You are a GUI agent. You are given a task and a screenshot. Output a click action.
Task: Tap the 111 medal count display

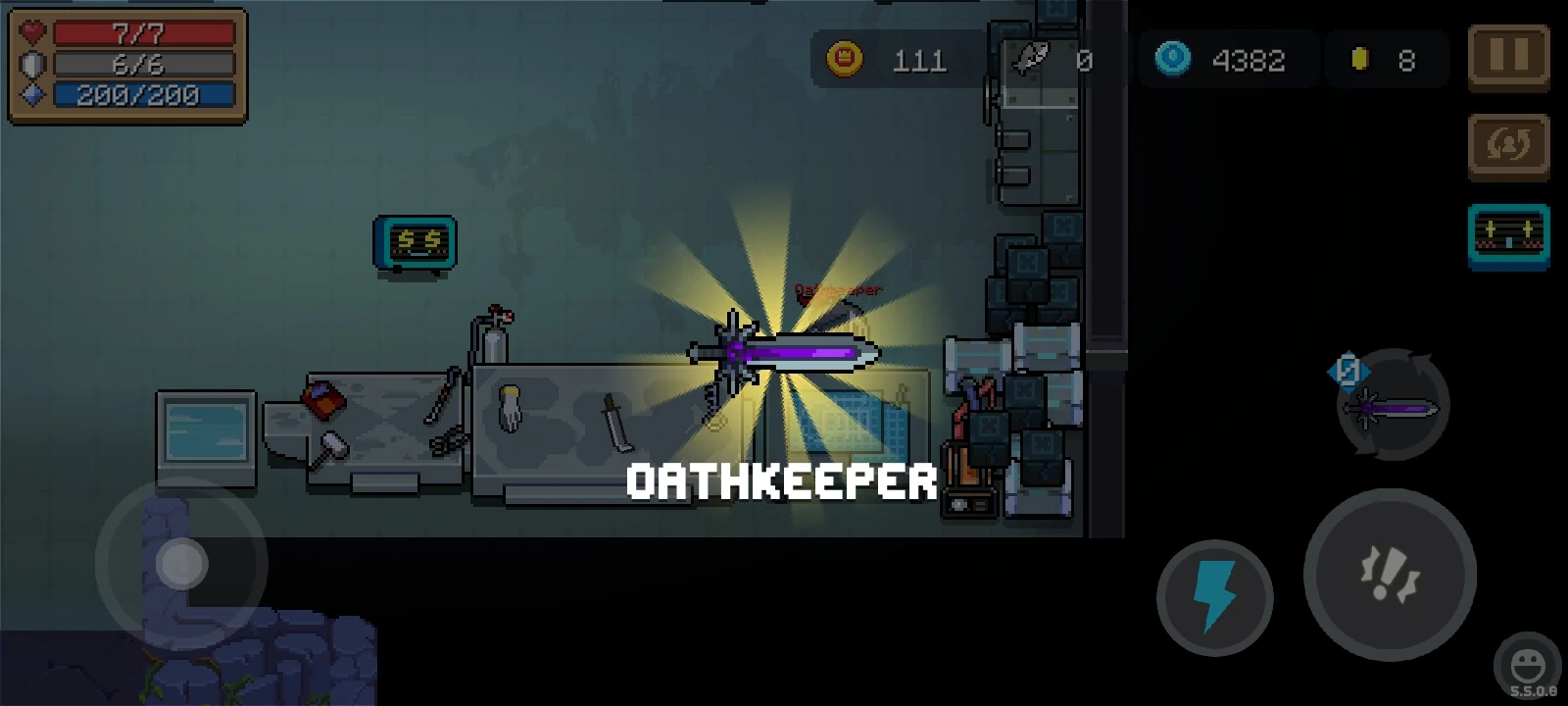[919, 60]
